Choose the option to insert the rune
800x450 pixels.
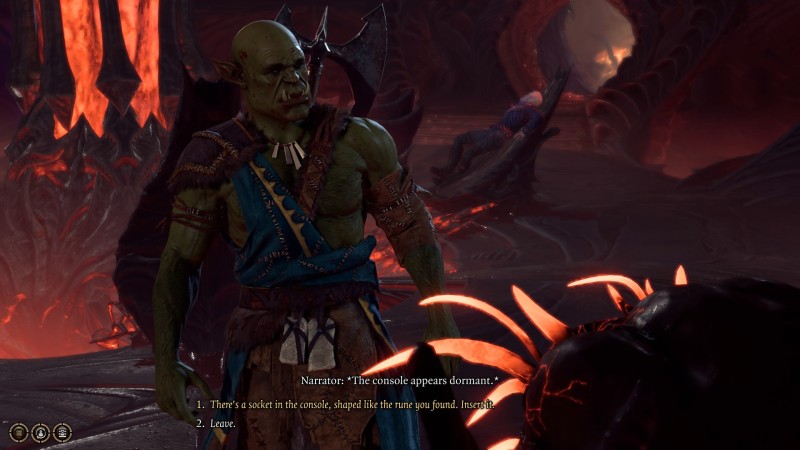click(352, 404)
